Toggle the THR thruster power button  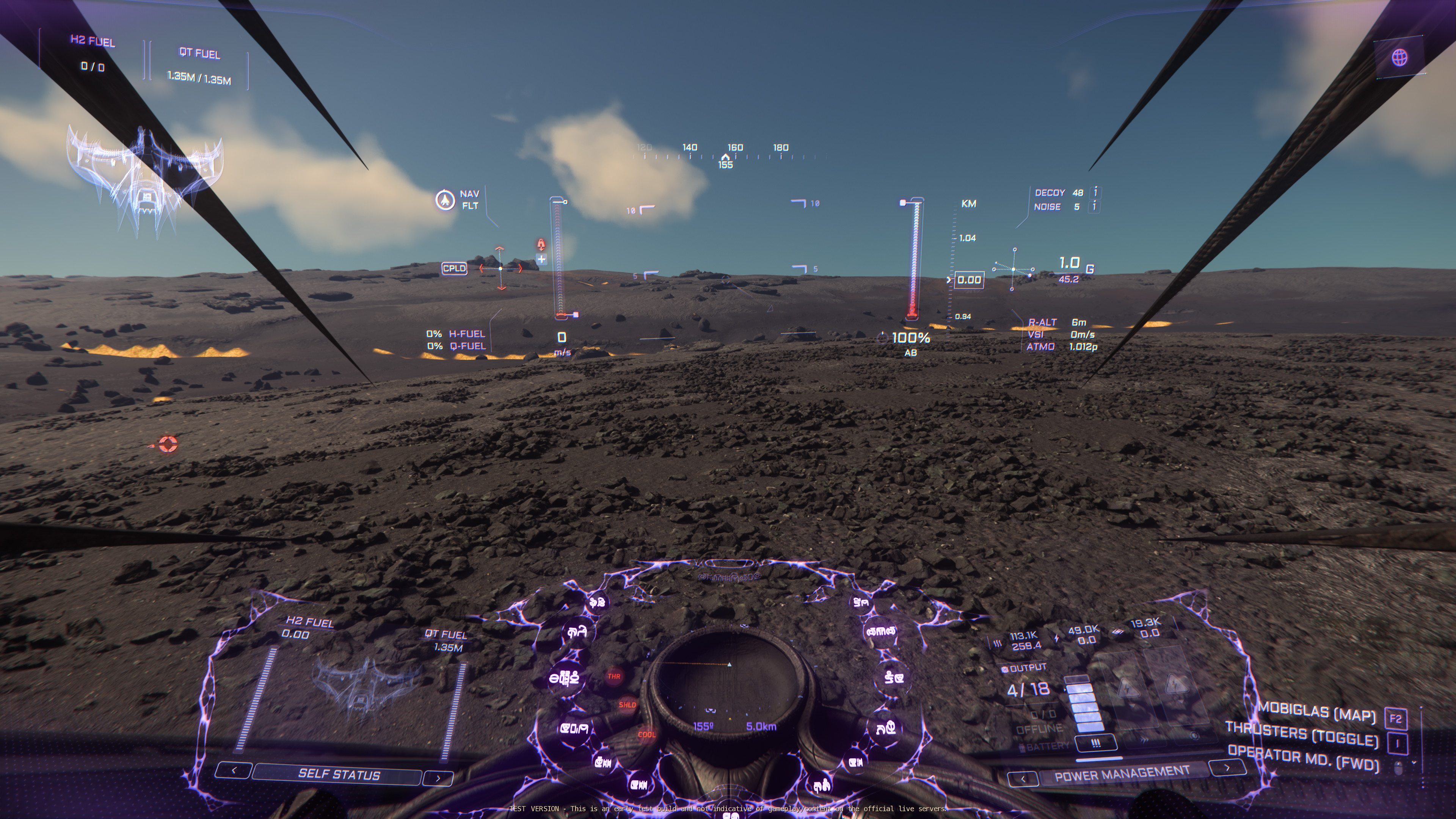[614, 676]
